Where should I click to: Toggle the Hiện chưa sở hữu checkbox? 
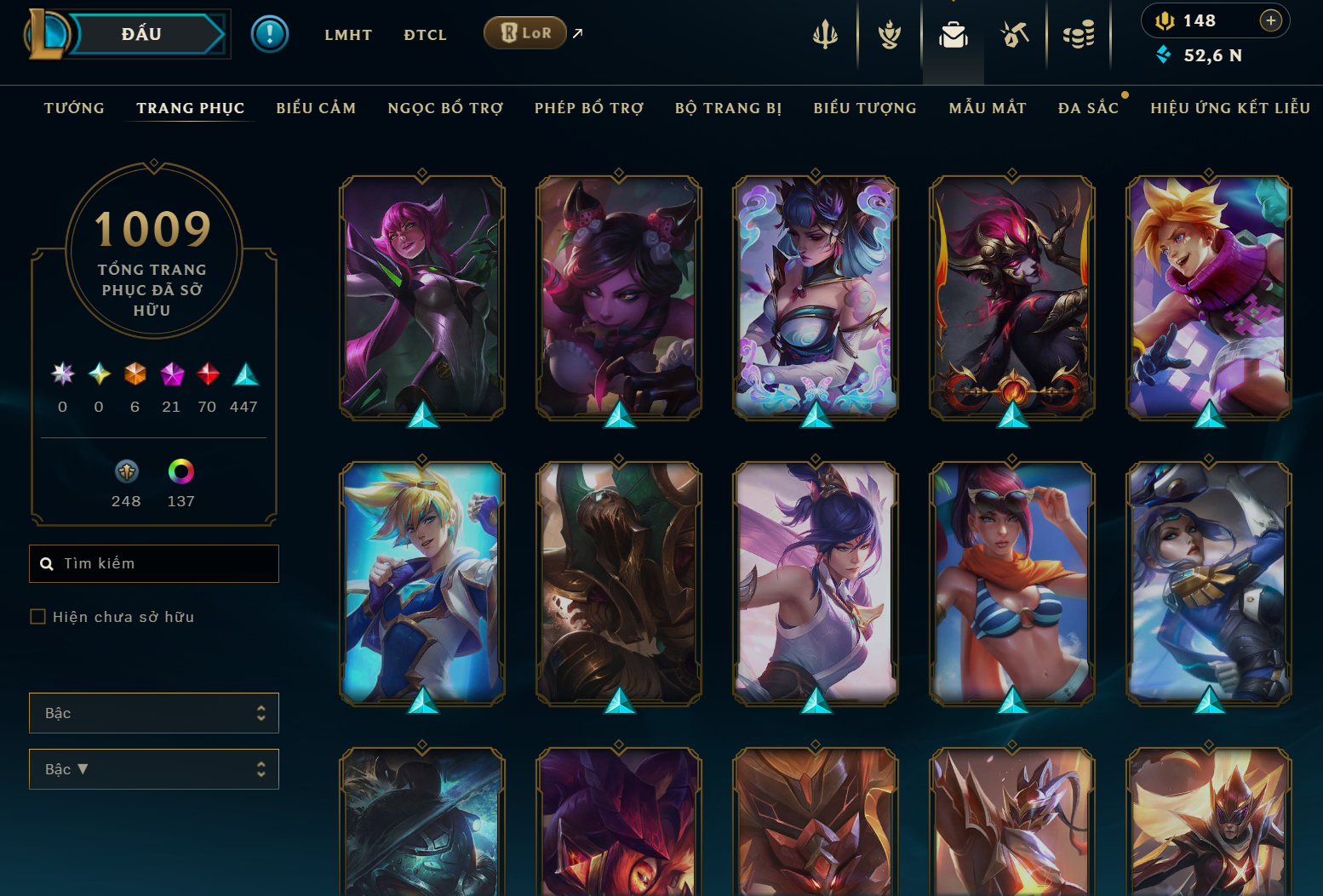[x=37, y=616]
